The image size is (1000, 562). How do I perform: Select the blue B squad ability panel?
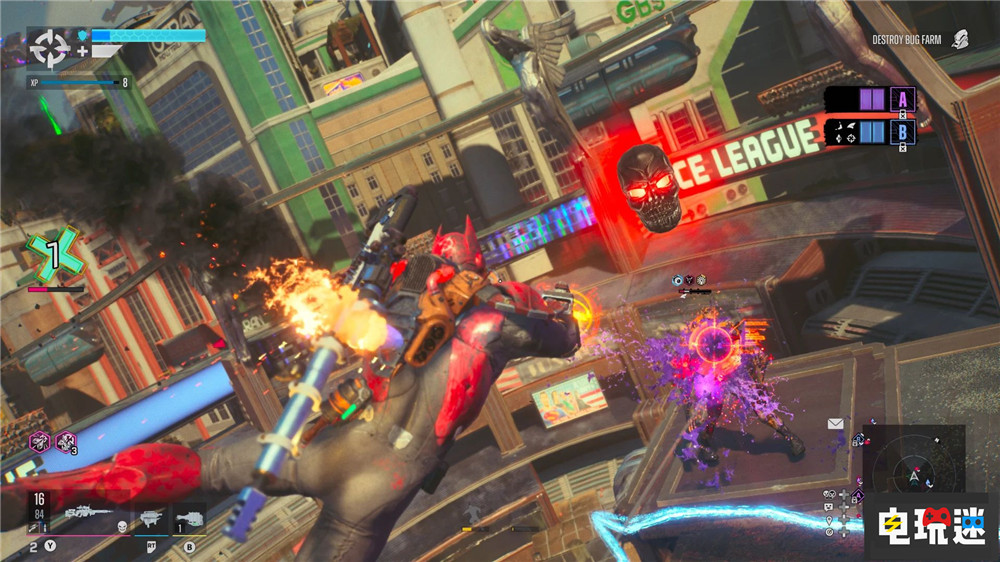click(868, 131)
